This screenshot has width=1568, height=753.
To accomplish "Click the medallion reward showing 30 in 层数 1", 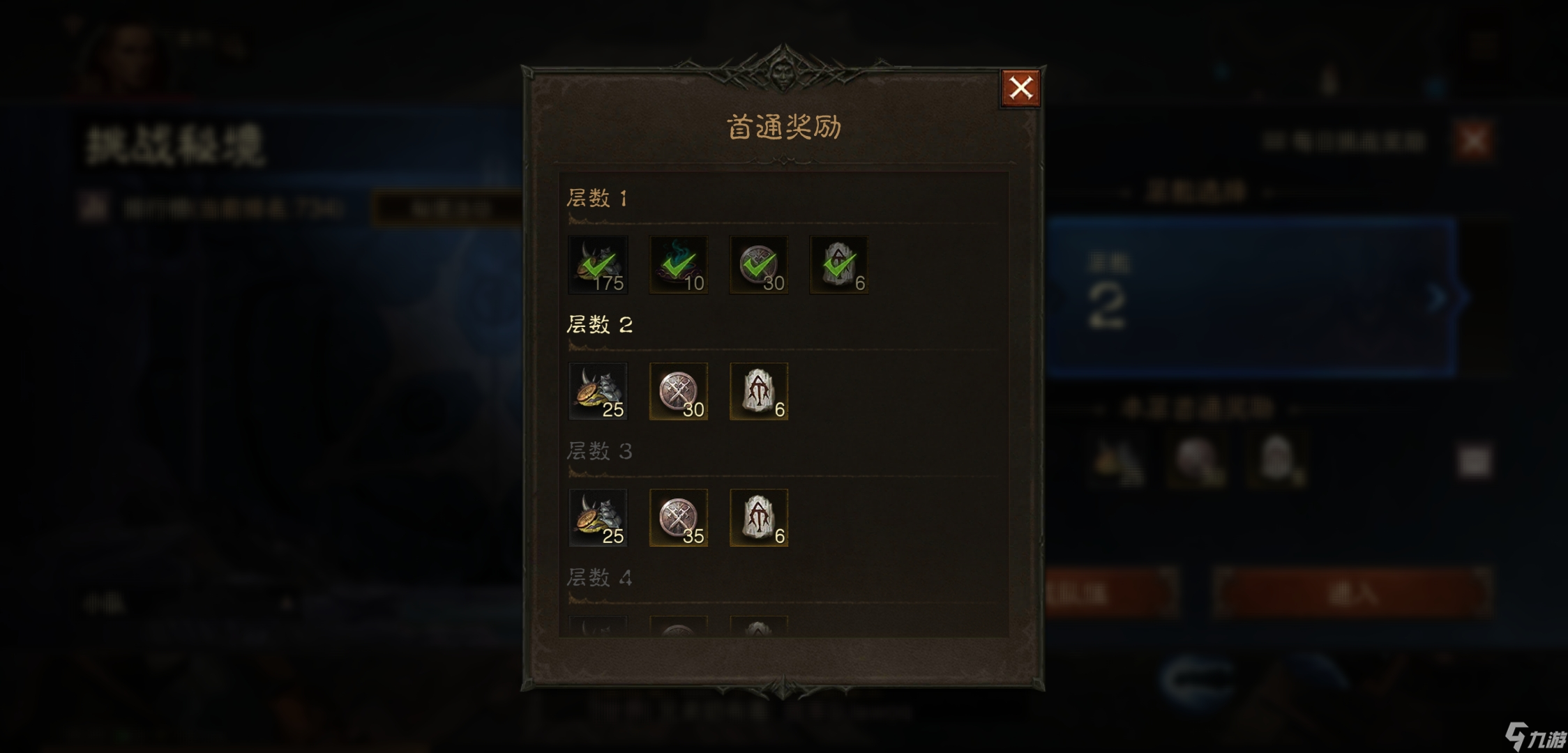I will point(757,265).
